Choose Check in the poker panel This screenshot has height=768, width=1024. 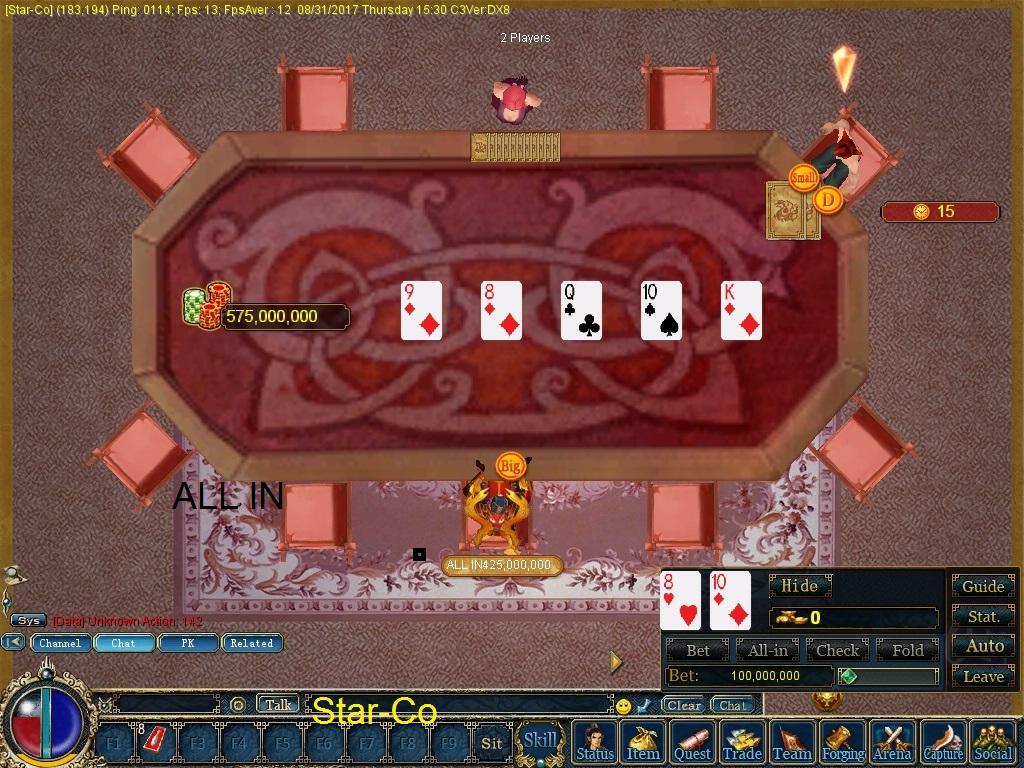tap(837, 650)
